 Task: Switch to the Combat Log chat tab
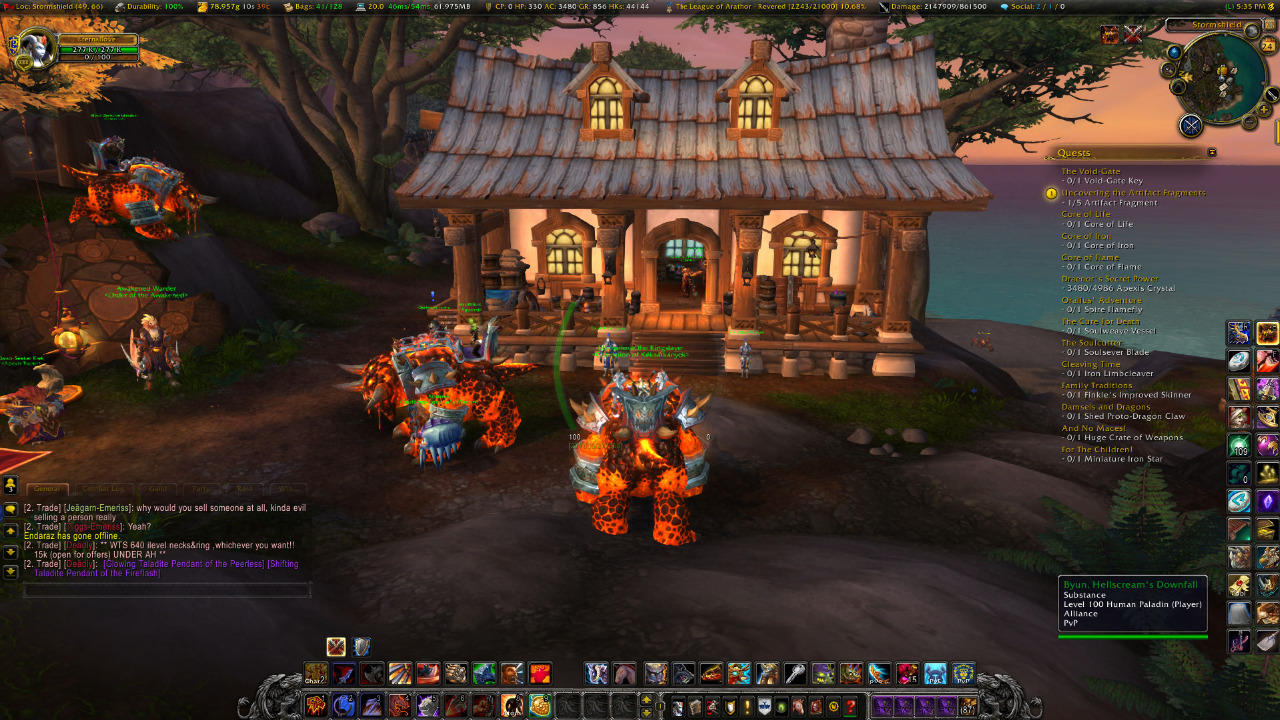(x=105, y=489)
